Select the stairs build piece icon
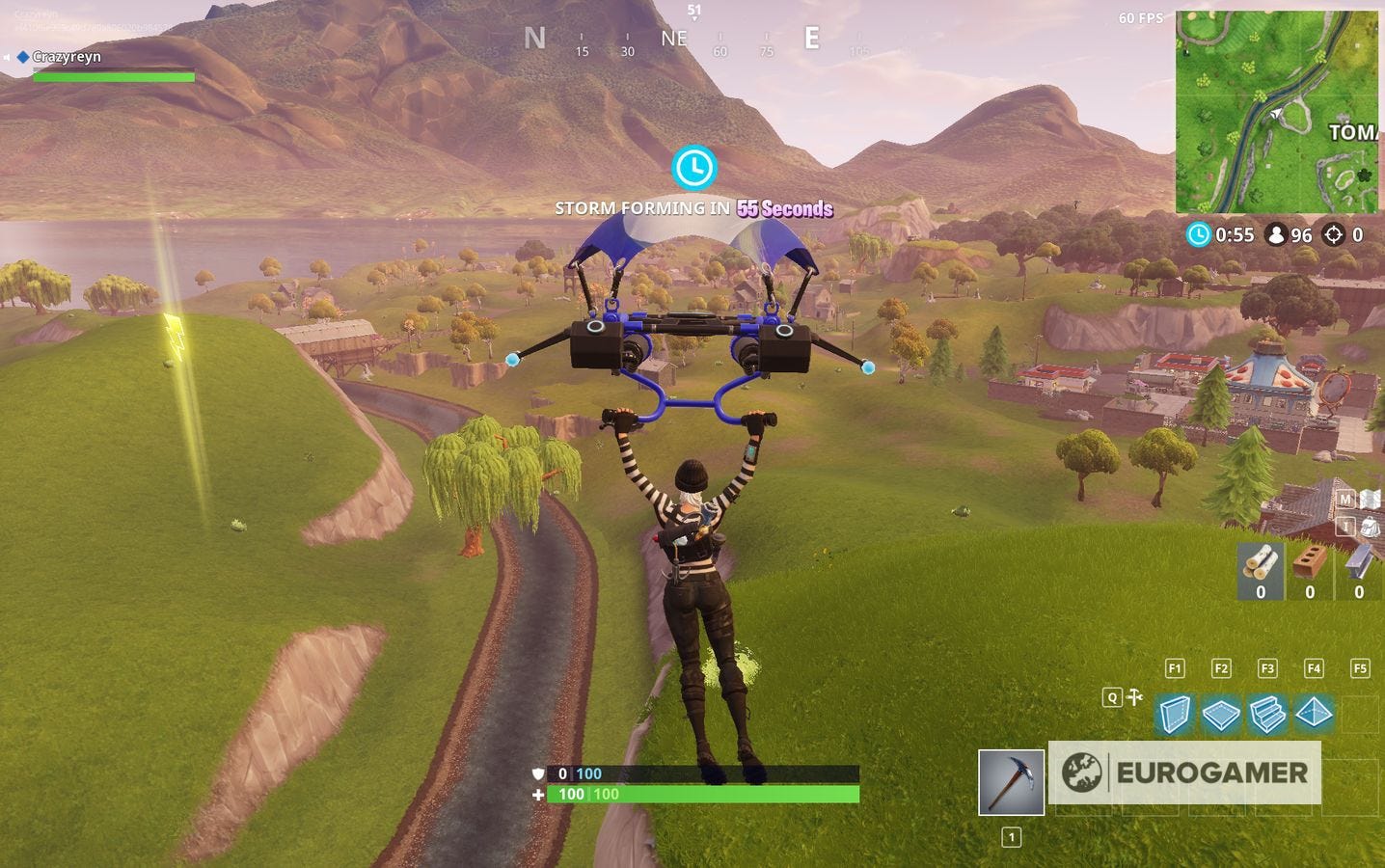This screenshot has width=1385, height=868. 1268,716
